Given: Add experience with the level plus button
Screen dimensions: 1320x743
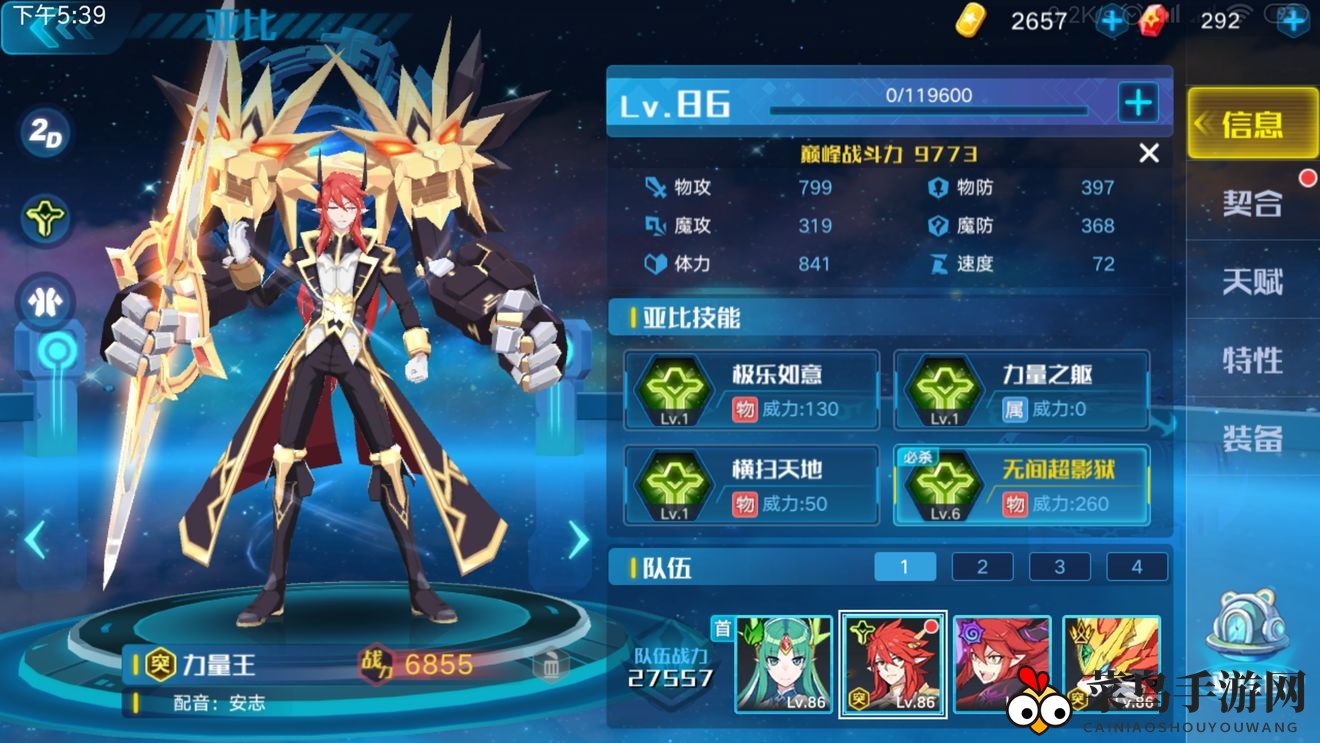Looking at the screenshot, I should point(1138,102).
